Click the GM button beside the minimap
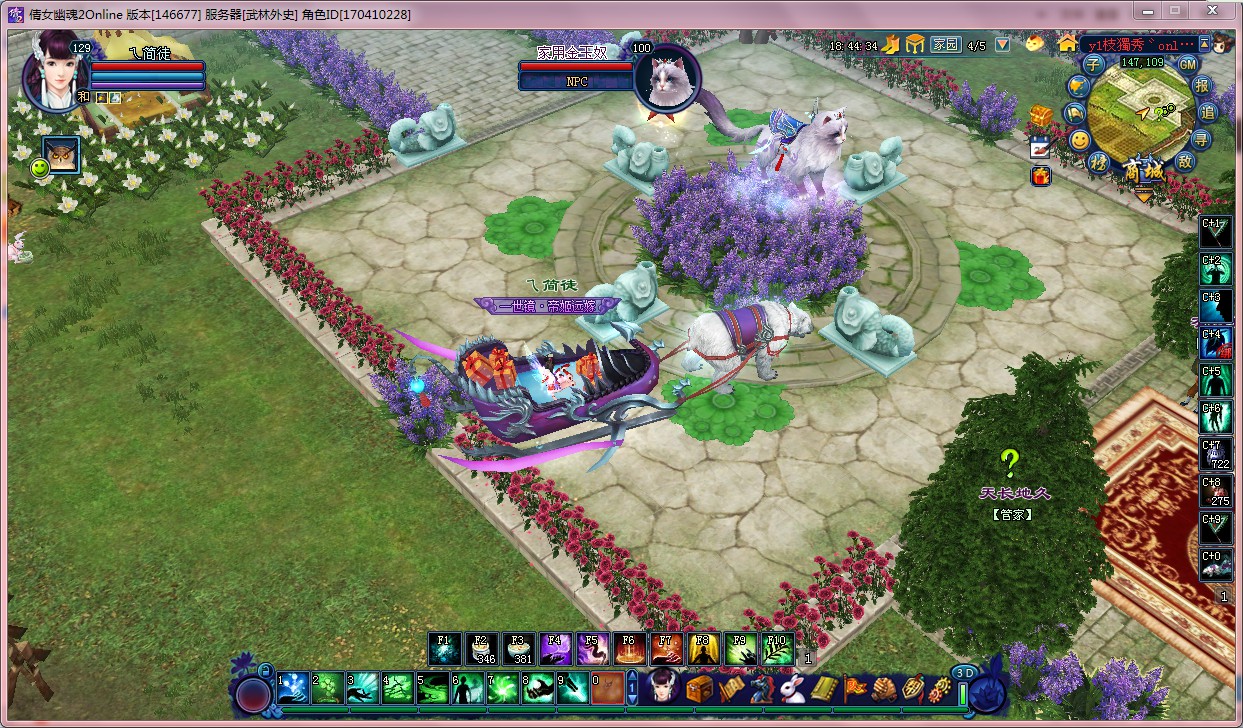Screen dimensions: 1243x728 [x=1188, y=64]
